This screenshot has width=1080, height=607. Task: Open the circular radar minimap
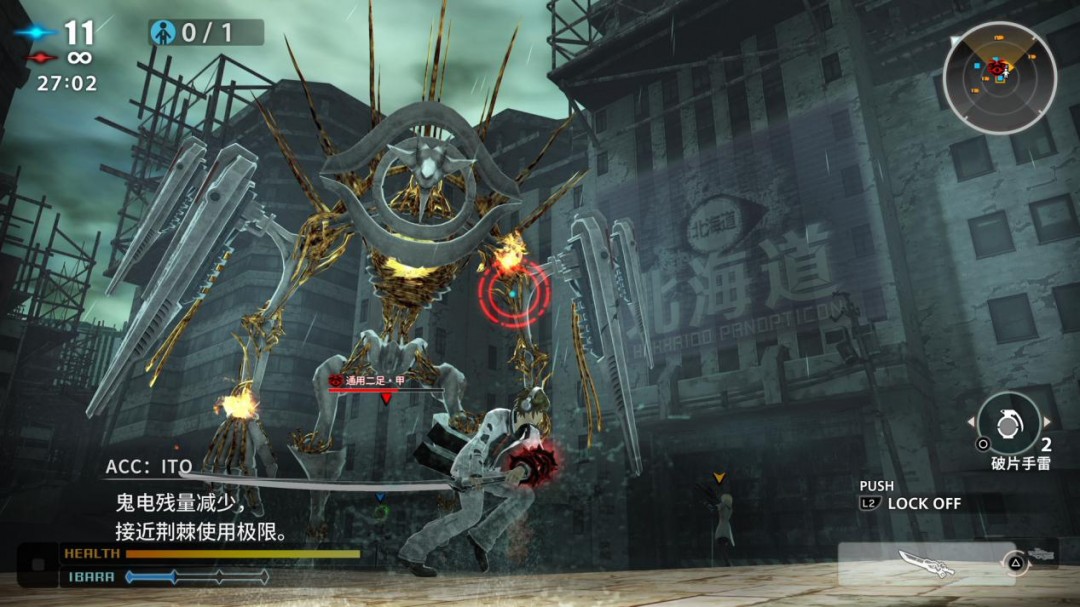999,78
